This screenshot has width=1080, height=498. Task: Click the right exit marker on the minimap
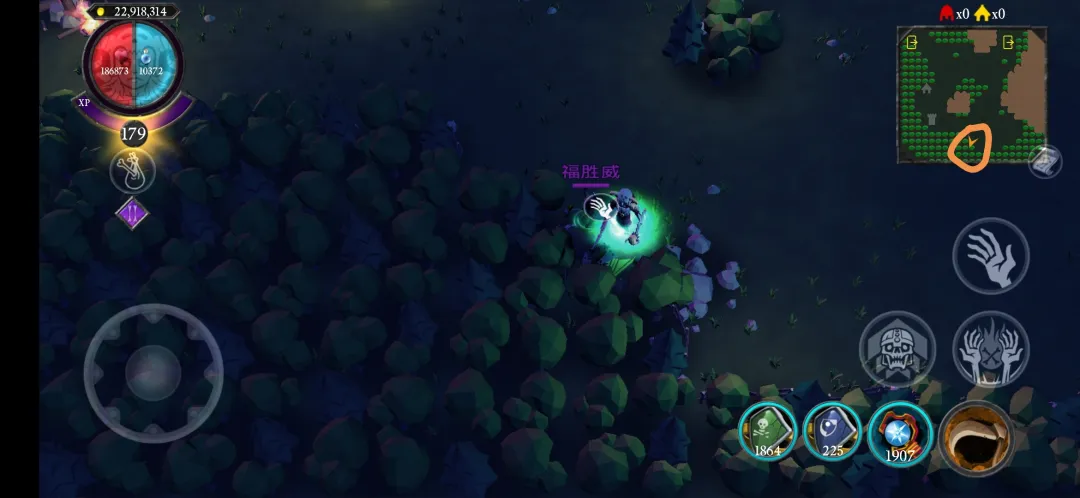click(1008, 42)
